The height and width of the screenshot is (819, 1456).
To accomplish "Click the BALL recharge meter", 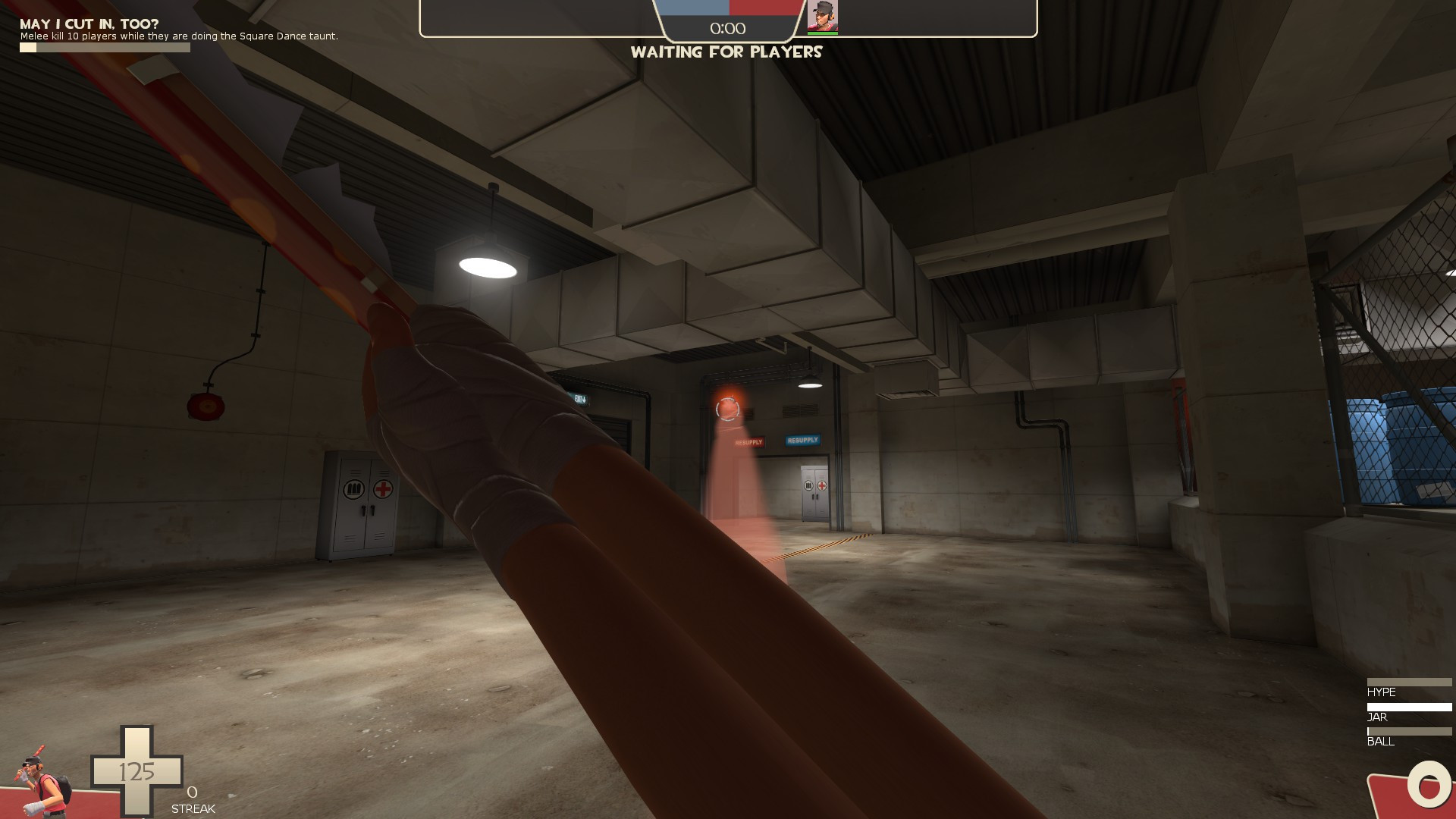I will [1410, 731].
